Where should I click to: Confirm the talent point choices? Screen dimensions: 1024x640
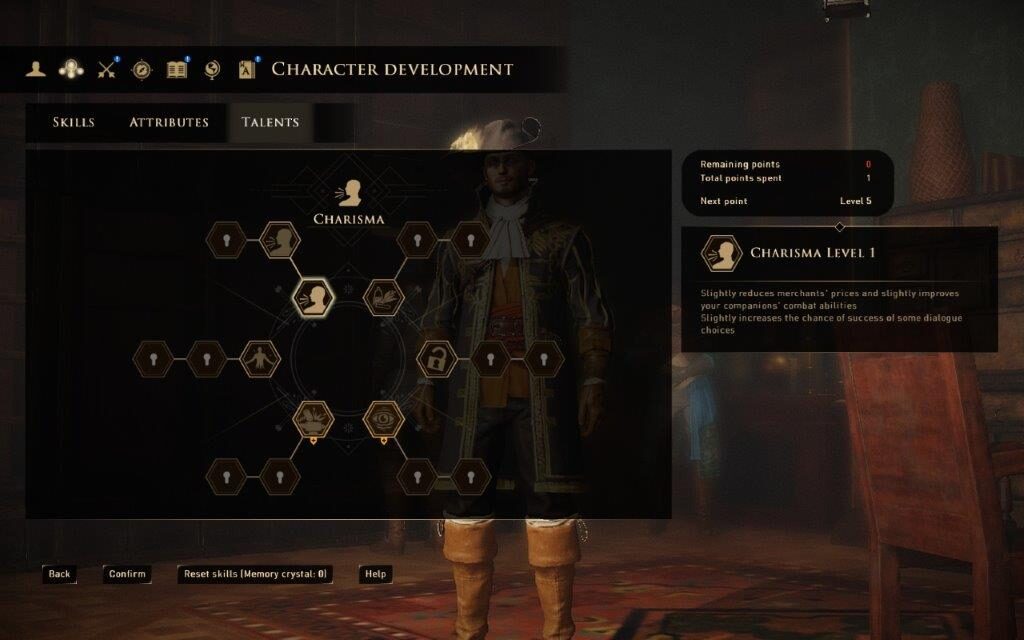pyautogui.click(x=127, y=574)
